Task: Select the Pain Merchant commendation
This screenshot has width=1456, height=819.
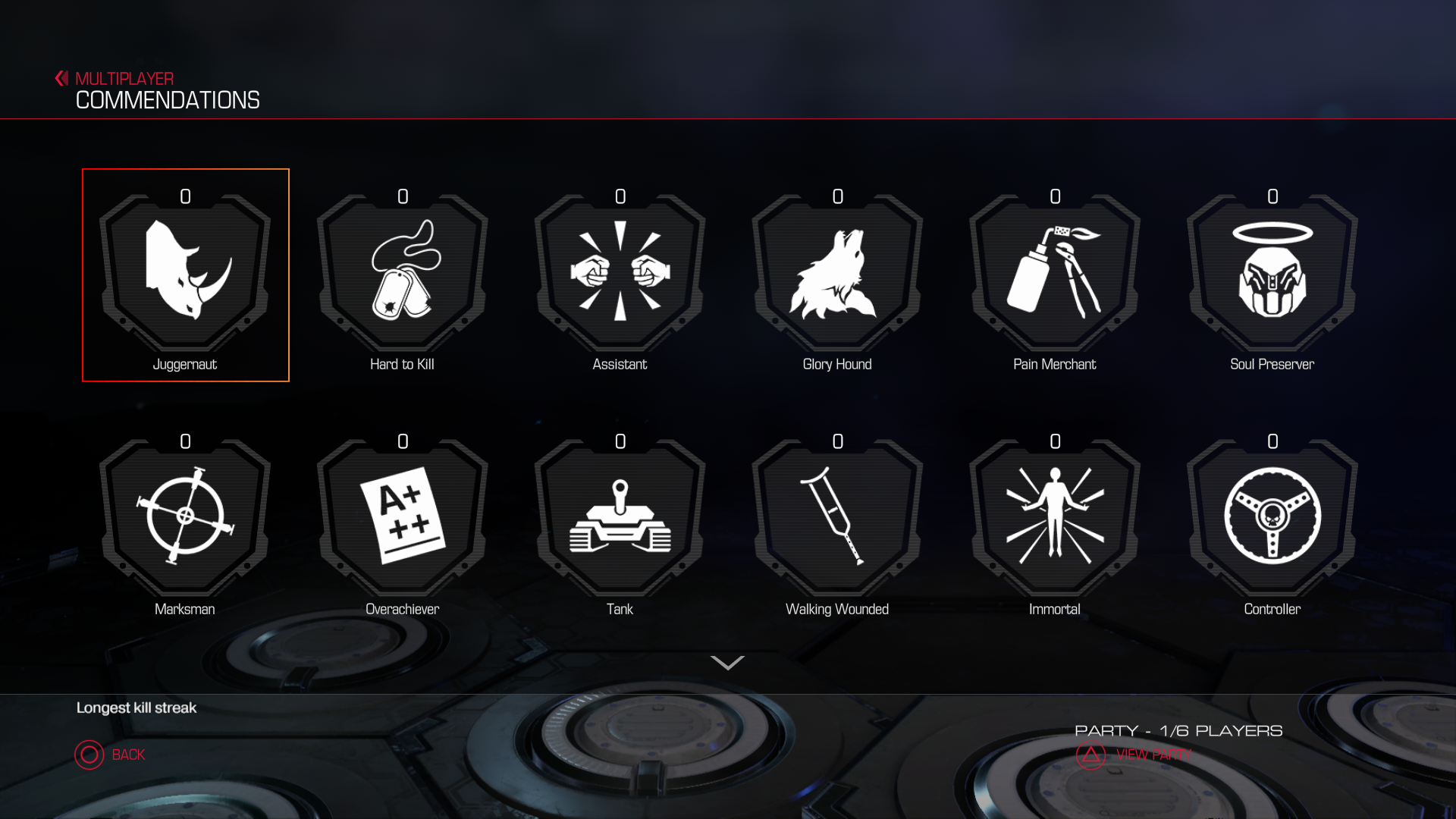Action: coord(1055,273)
